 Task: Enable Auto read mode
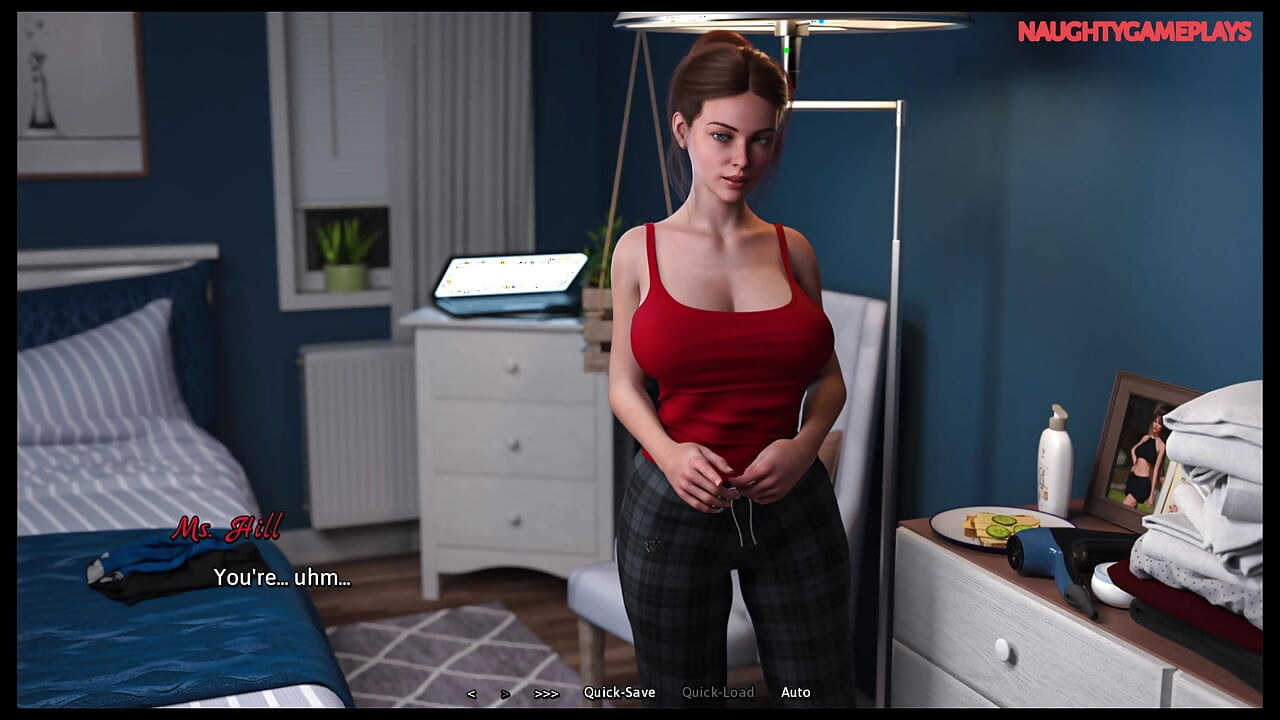pos(796,692)
